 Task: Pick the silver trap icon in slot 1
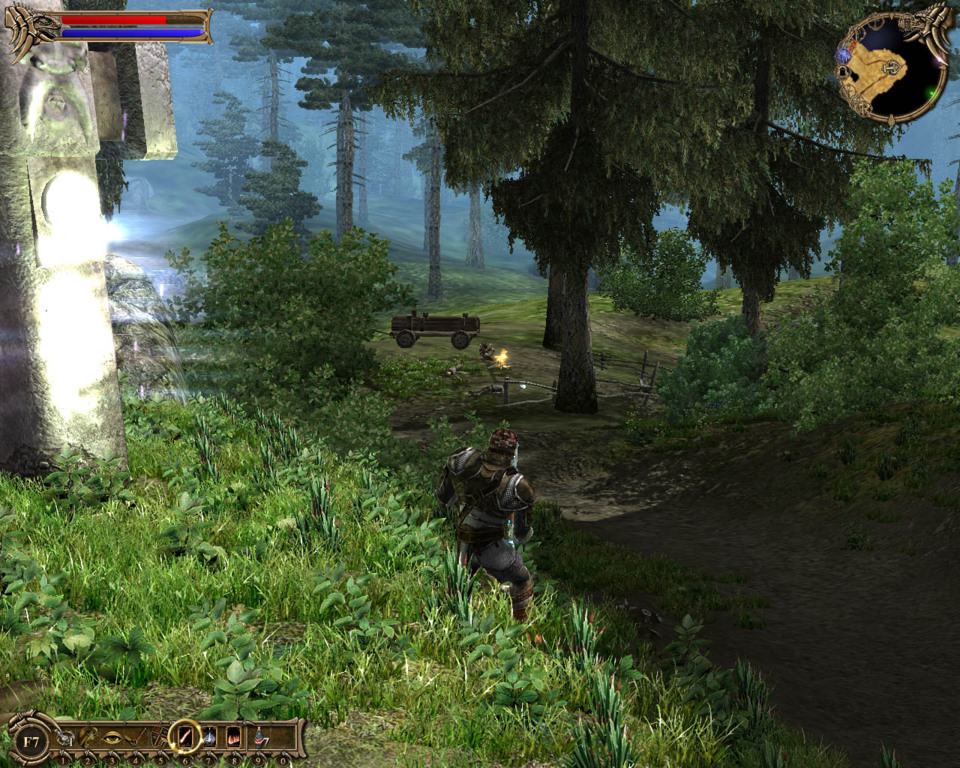click(64, 738)
